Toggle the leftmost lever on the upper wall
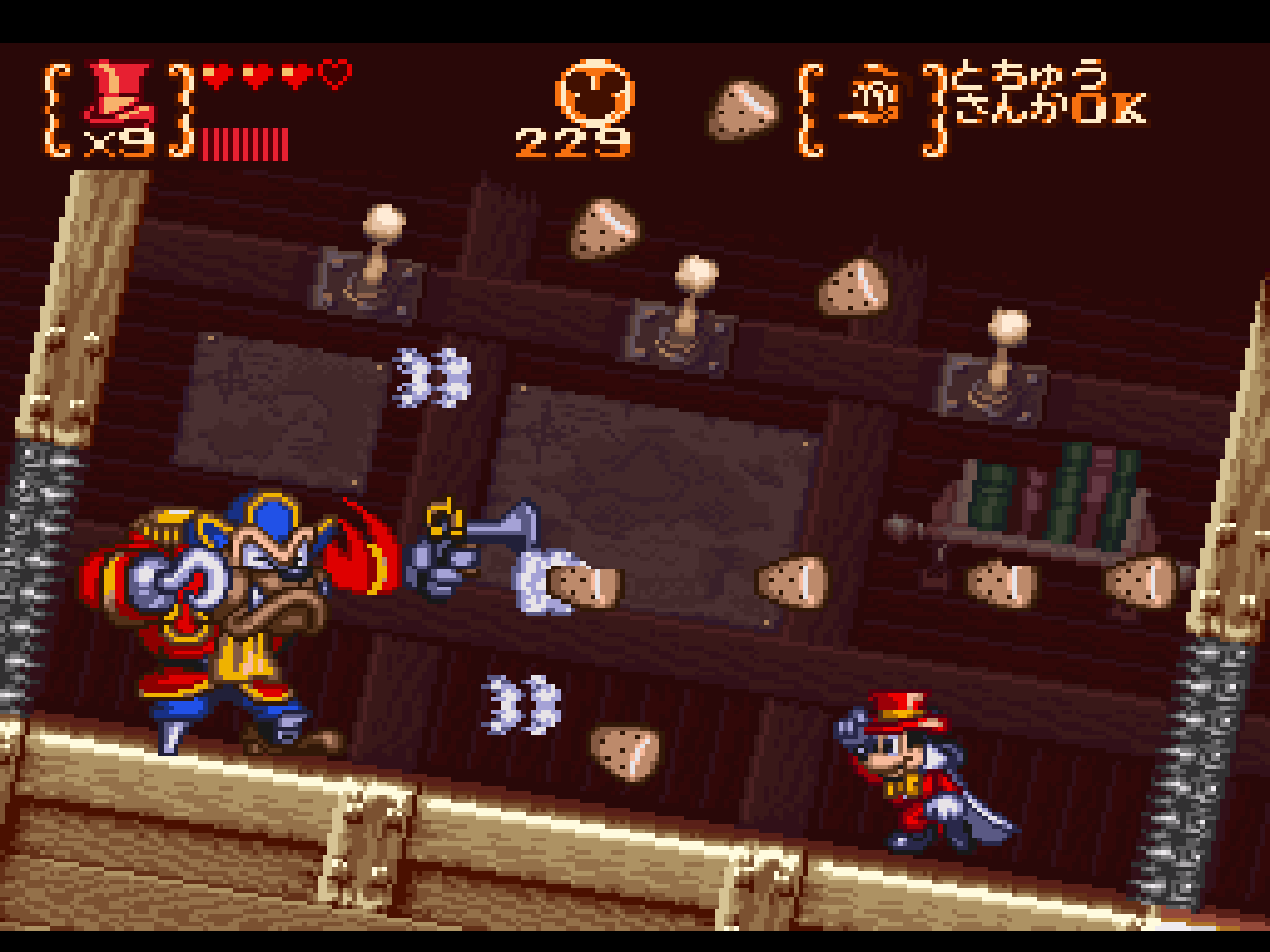Screen dimensions: 1270x952 coord(372,267)
